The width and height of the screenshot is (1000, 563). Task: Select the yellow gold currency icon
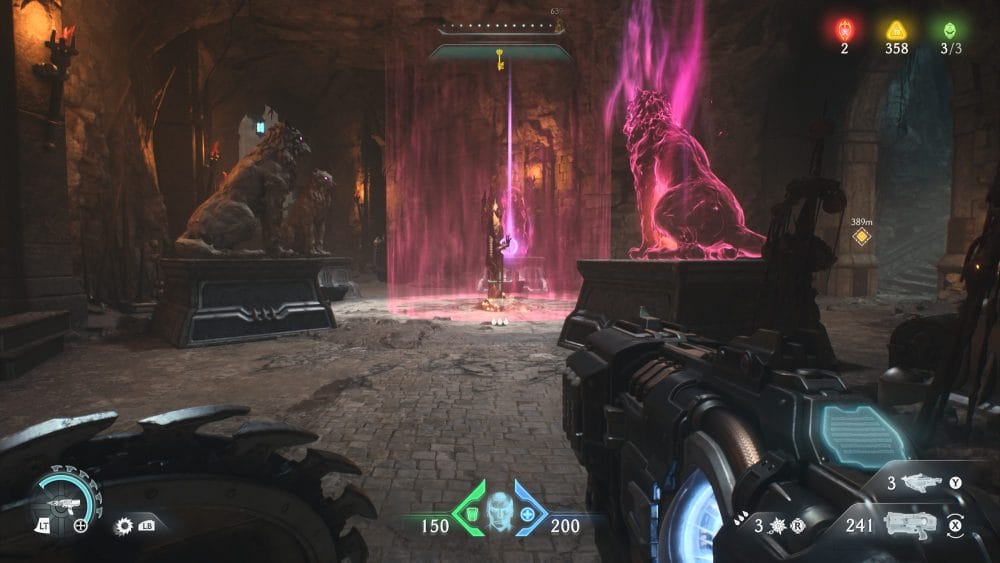896,29
